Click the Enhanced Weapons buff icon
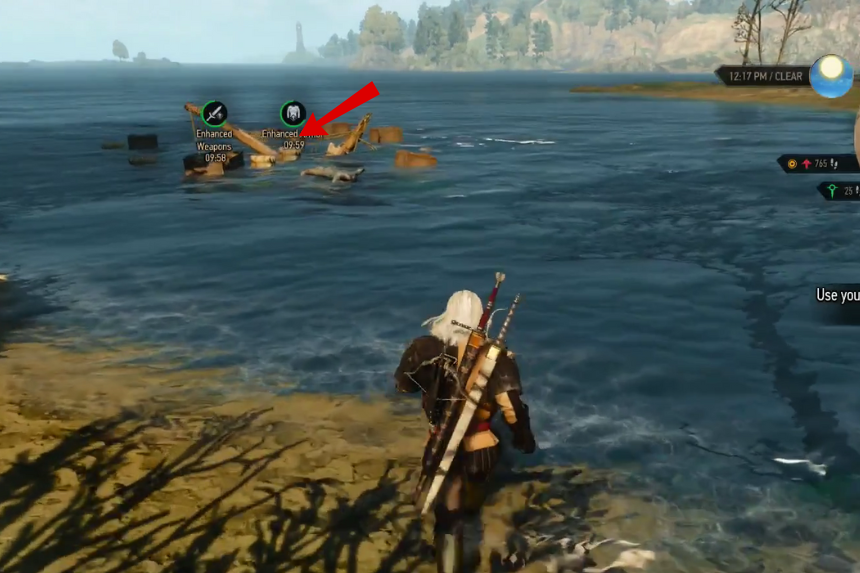Image resolution: width=860 pixels, height=573 pixels. (x=214, y=113)
